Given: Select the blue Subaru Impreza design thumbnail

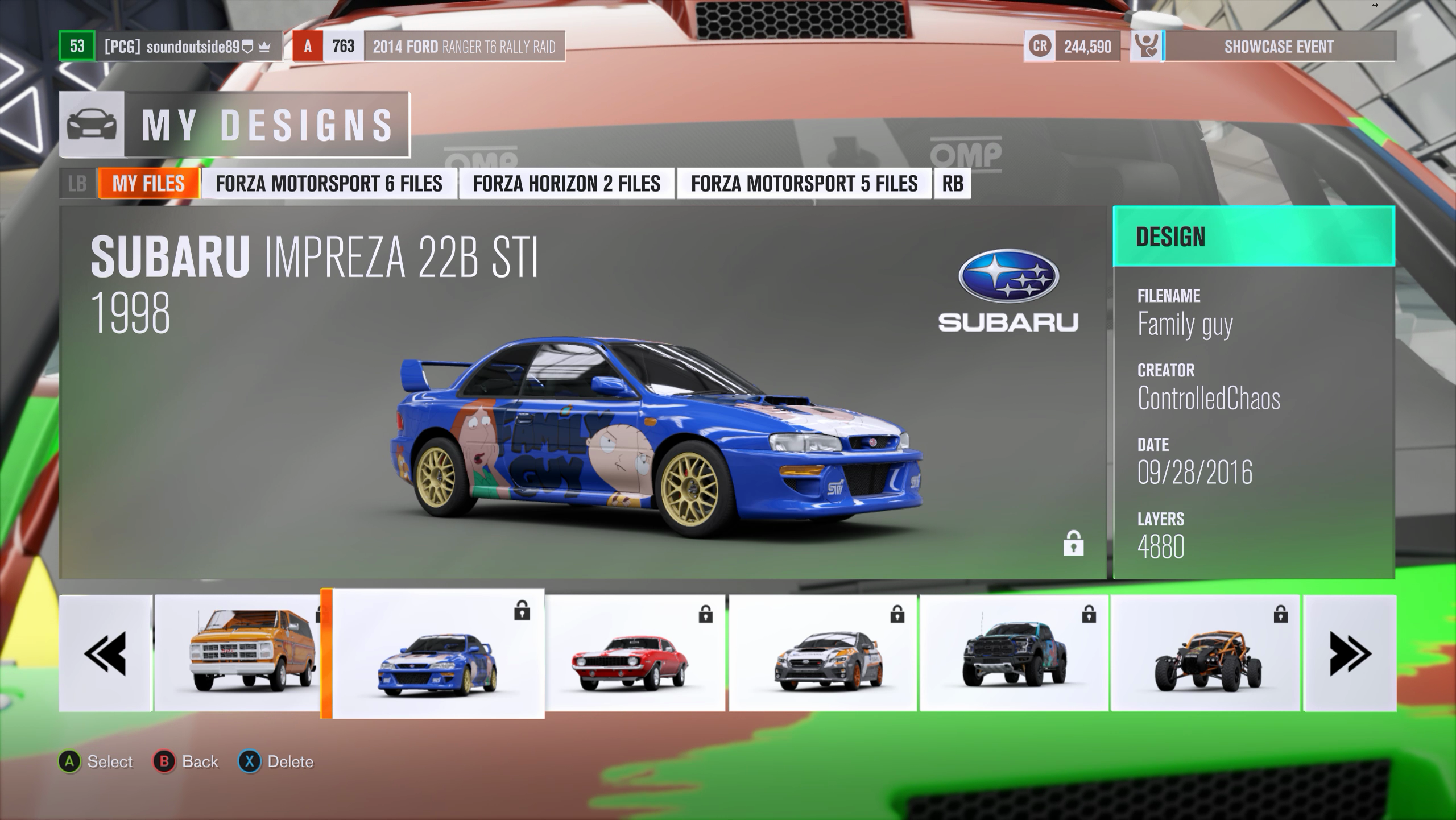Looking at the screenshot, I should 437,654.
